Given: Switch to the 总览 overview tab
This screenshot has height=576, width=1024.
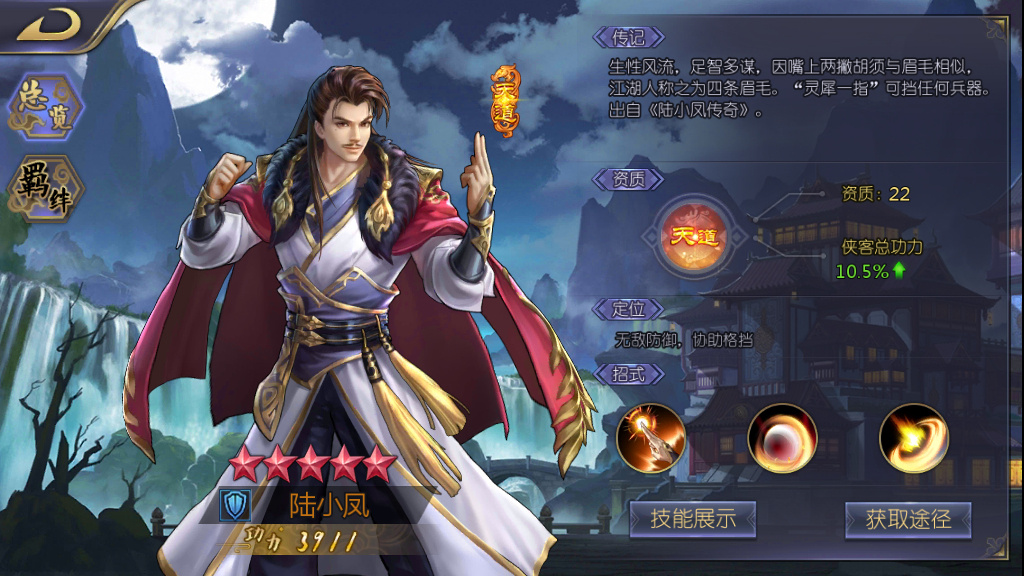Looking at the screenshot, I should 44,107.
